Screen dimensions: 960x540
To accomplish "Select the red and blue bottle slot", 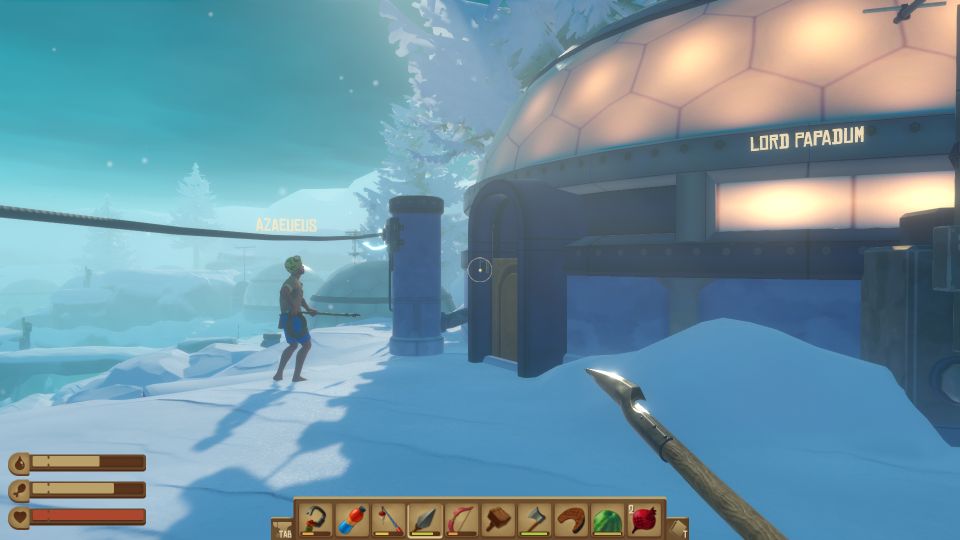I will 352,520.
